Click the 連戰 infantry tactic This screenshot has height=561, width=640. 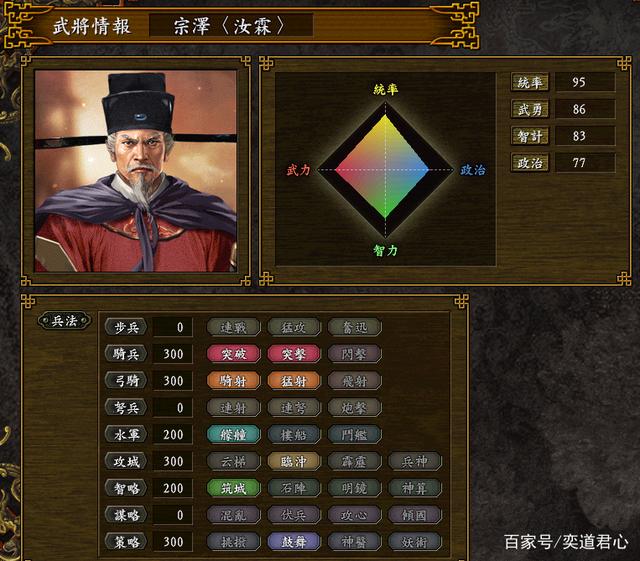click(x=233, y=327)
